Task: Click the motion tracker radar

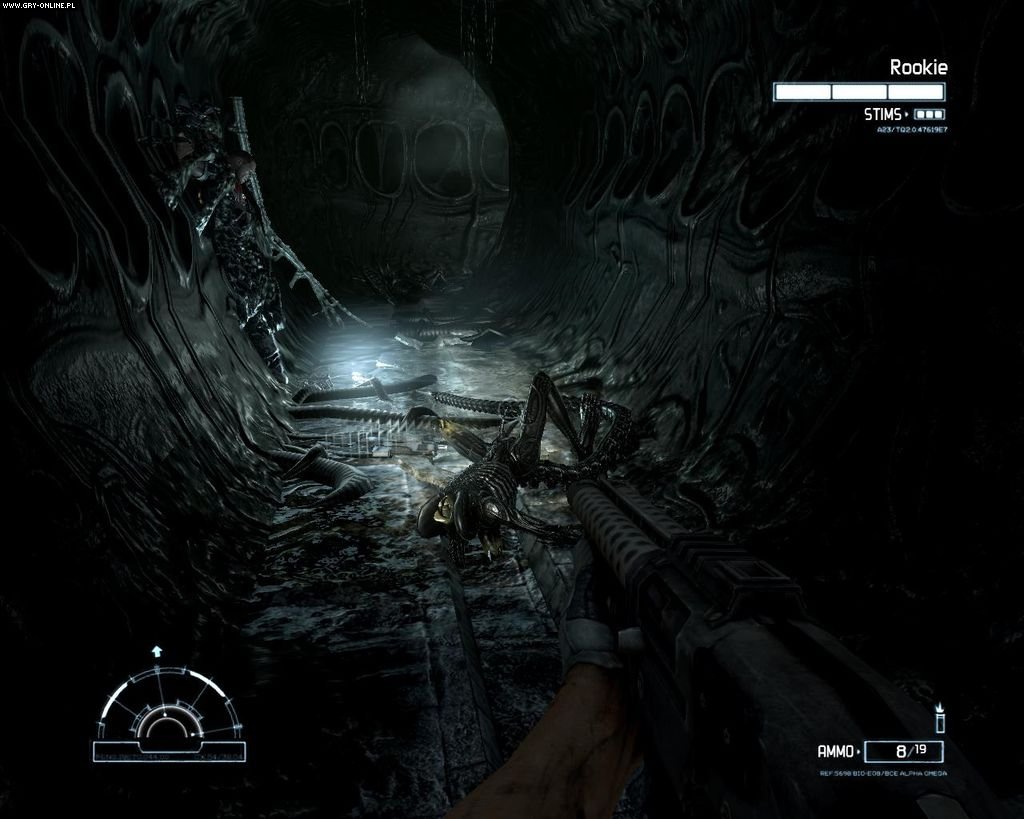Action: [x=168, y=714]
